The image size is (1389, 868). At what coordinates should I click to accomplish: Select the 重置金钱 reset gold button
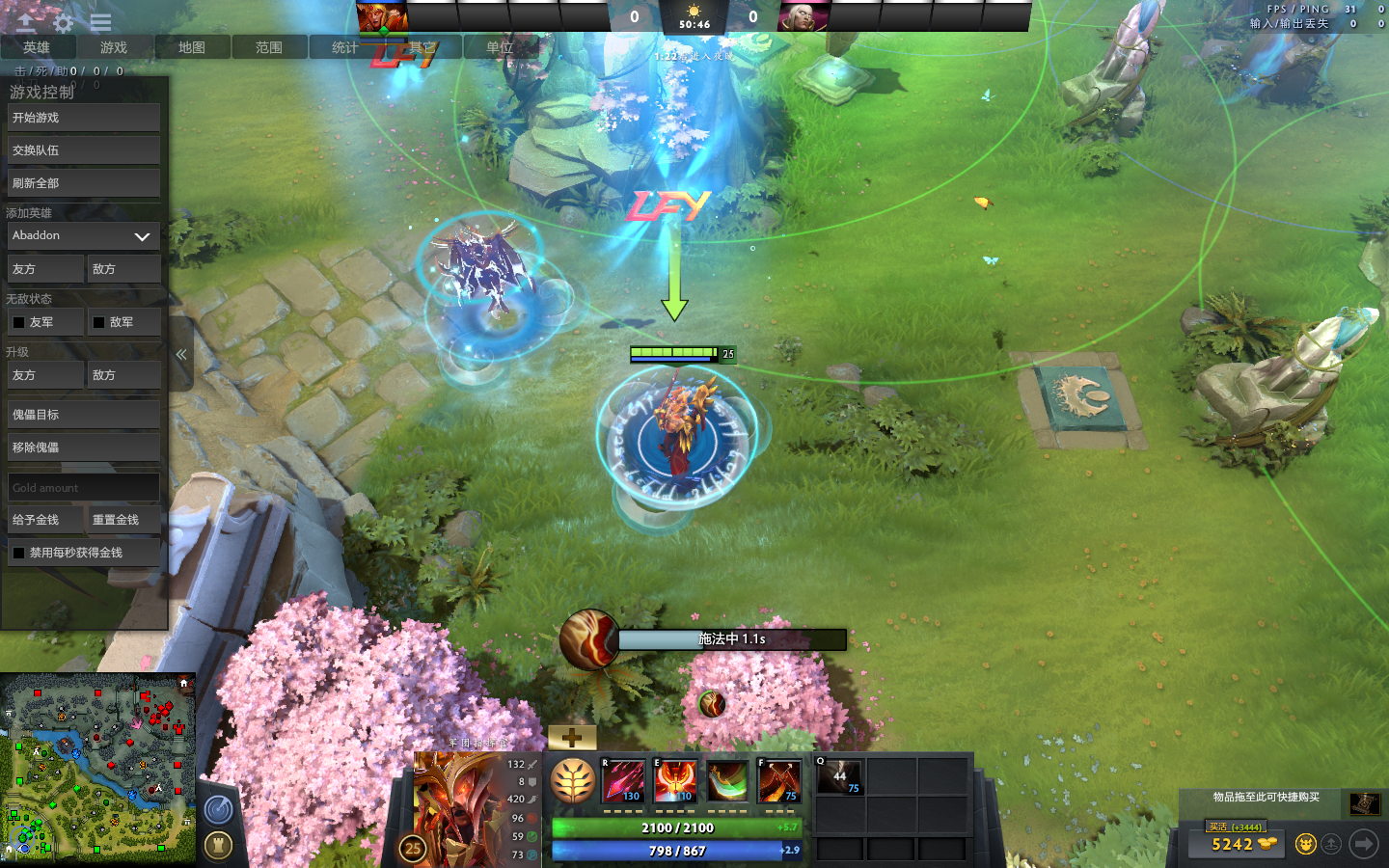pos(123,520)
